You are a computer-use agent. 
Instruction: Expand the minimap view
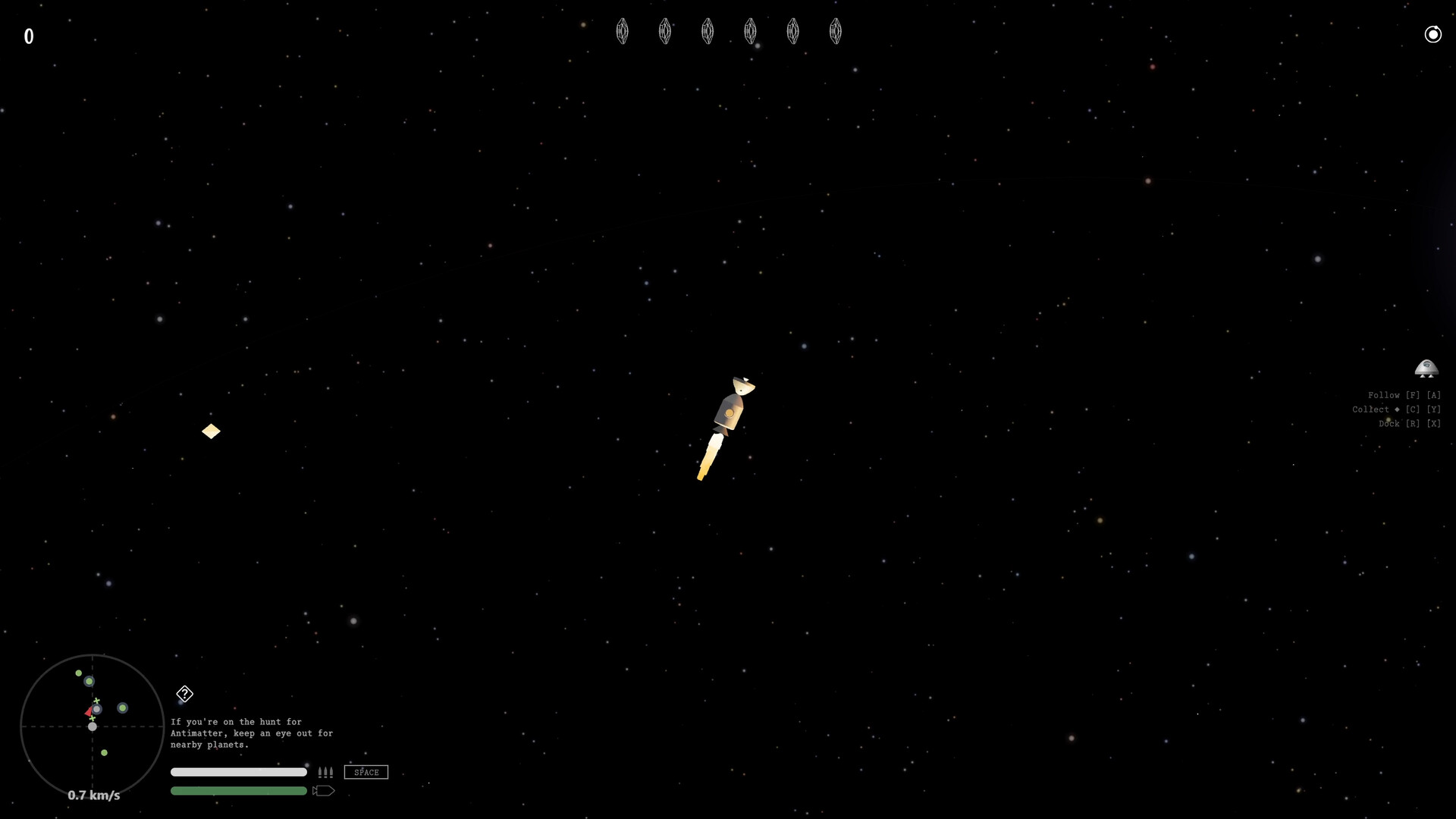91,726
